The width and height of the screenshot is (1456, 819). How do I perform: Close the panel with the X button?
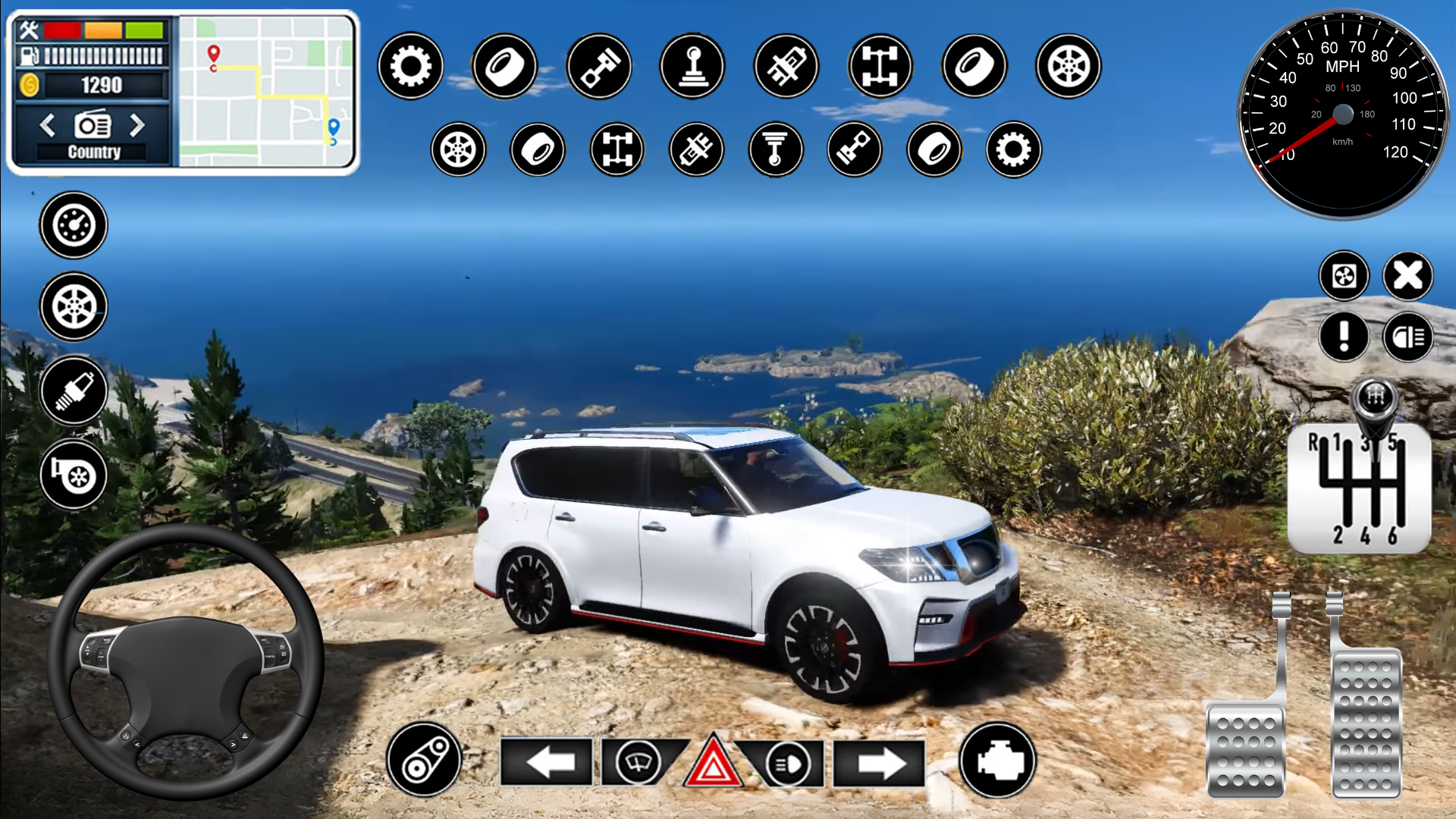click(x=1408, y=276)
